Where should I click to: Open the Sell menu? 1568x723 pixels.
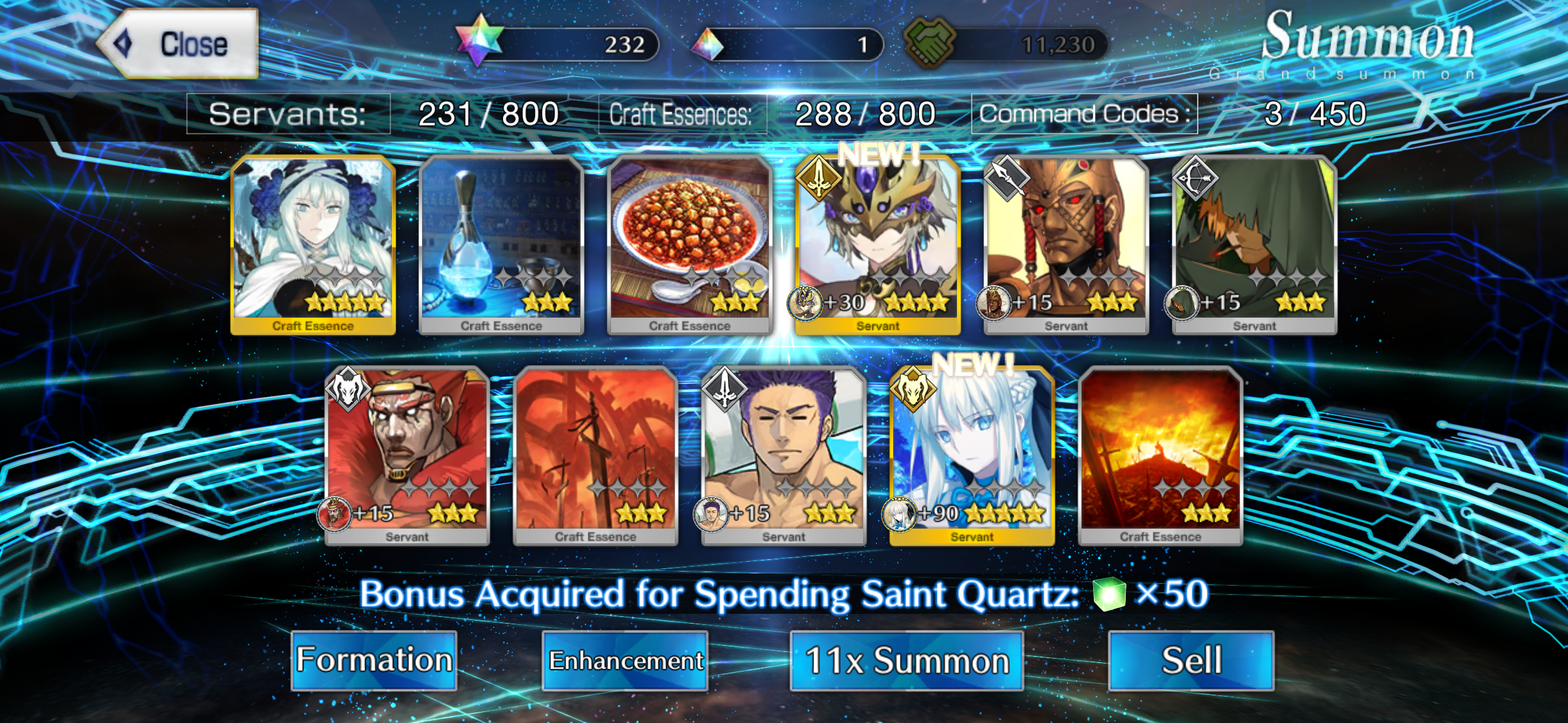[x=1191, y=660]
